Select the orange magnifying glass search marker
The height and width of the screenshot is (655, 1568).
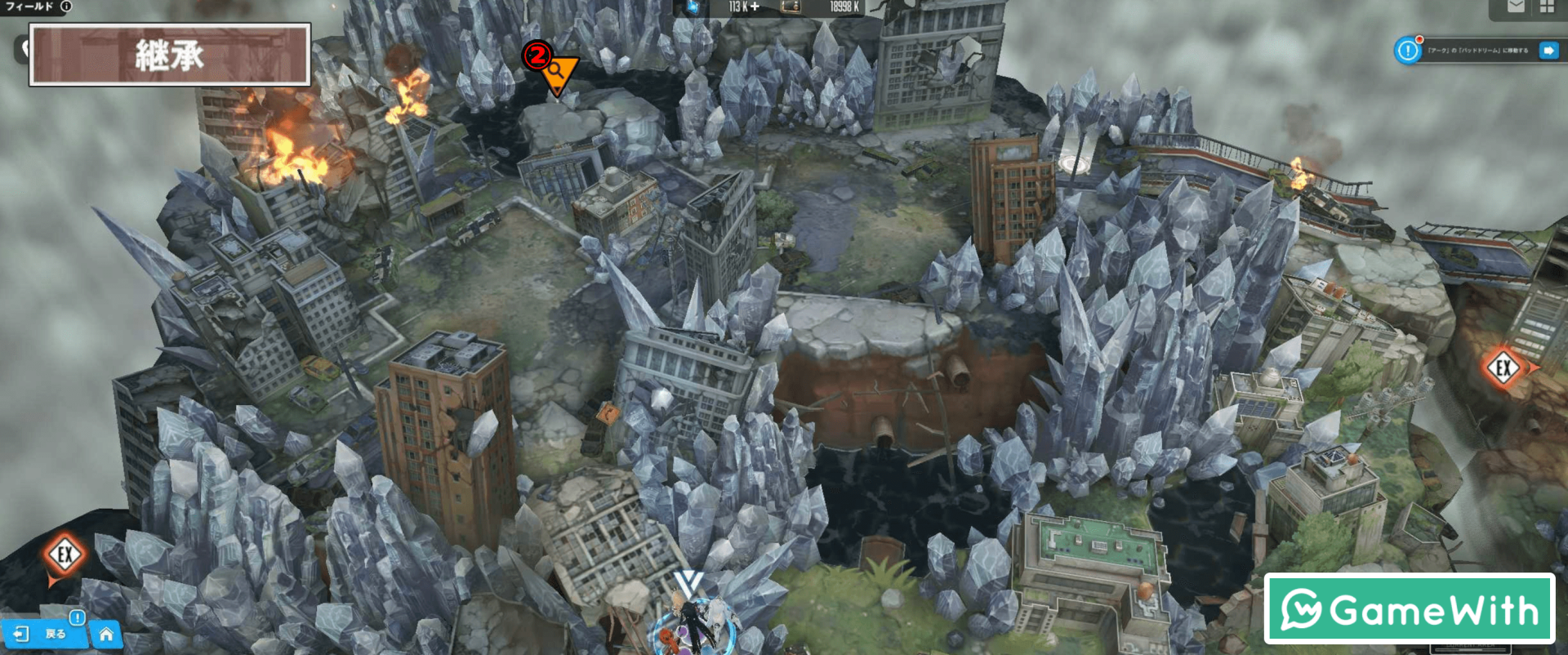[x=558, y=74]
